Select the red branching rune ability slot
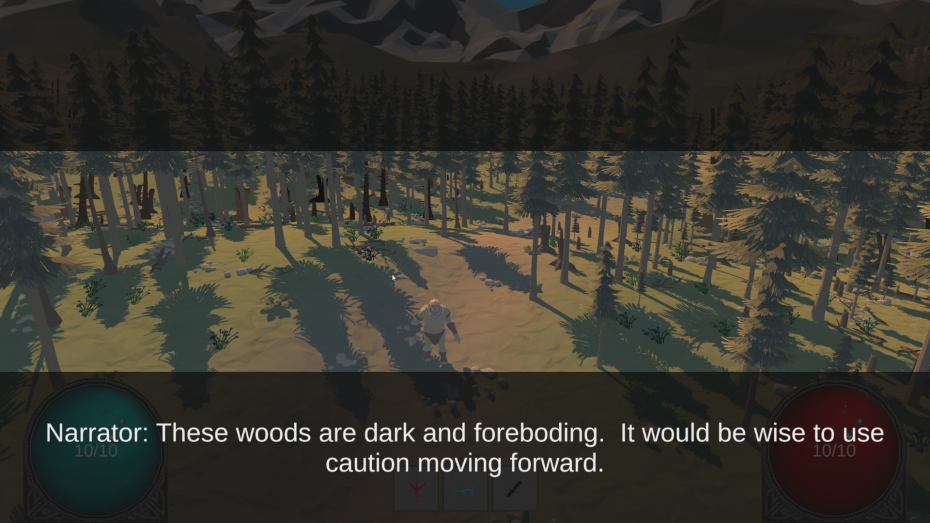The width and height of the screenshot is (930, 523). tap(416, 491)
